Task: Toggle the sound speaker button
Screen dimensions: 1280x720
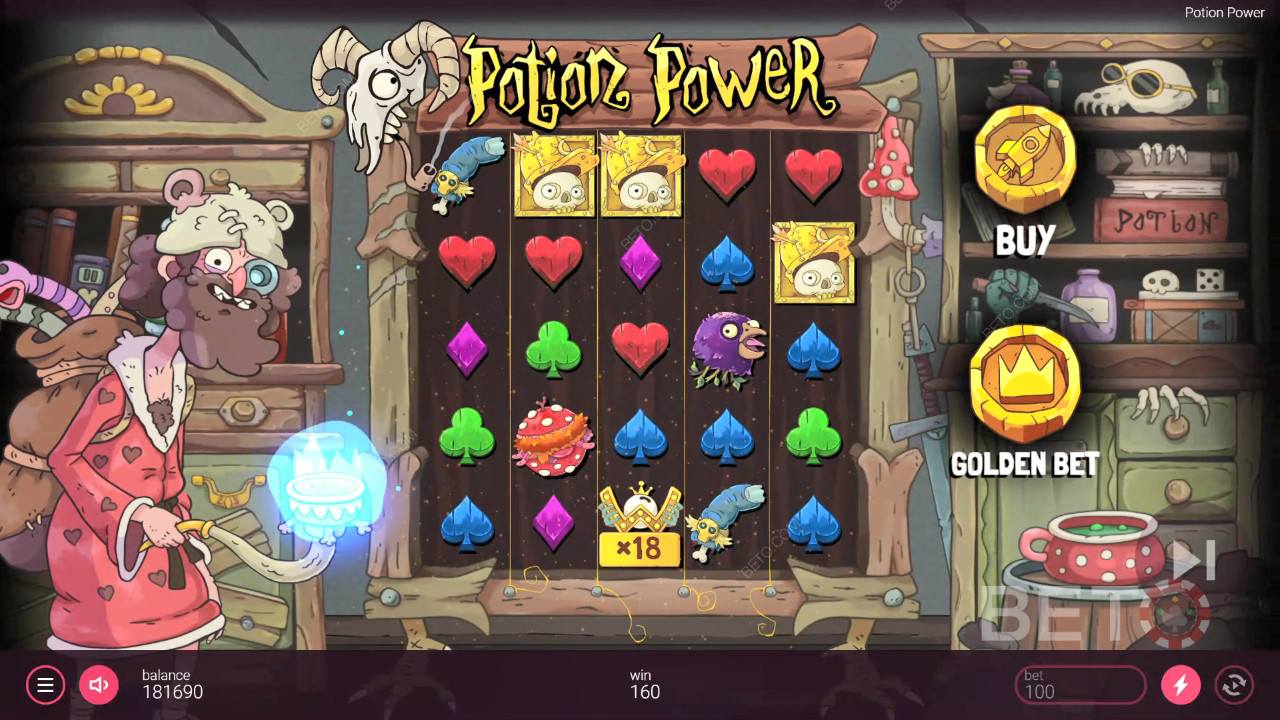Action: pyautogui.click(x=99, y=685)
